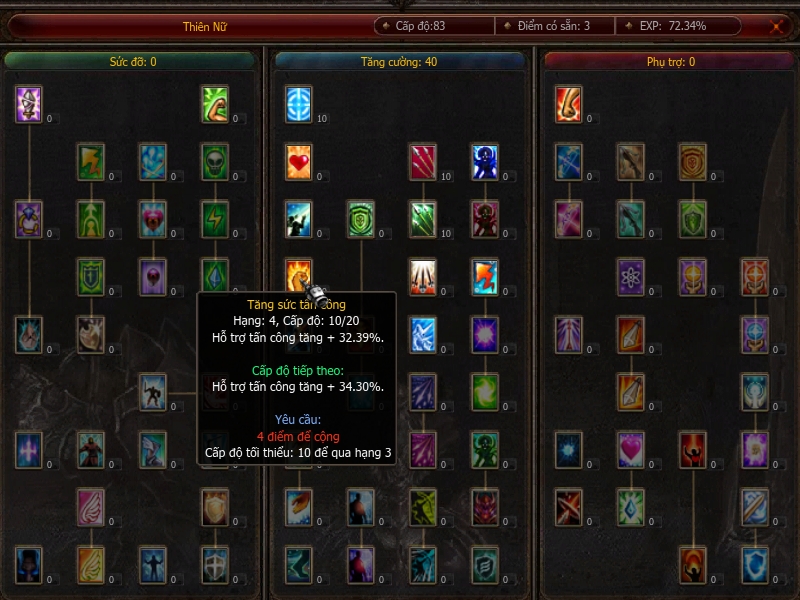Select the pink wing skill icon
The width and height of the screenshot is (800, 600).
tap(91, 507)
